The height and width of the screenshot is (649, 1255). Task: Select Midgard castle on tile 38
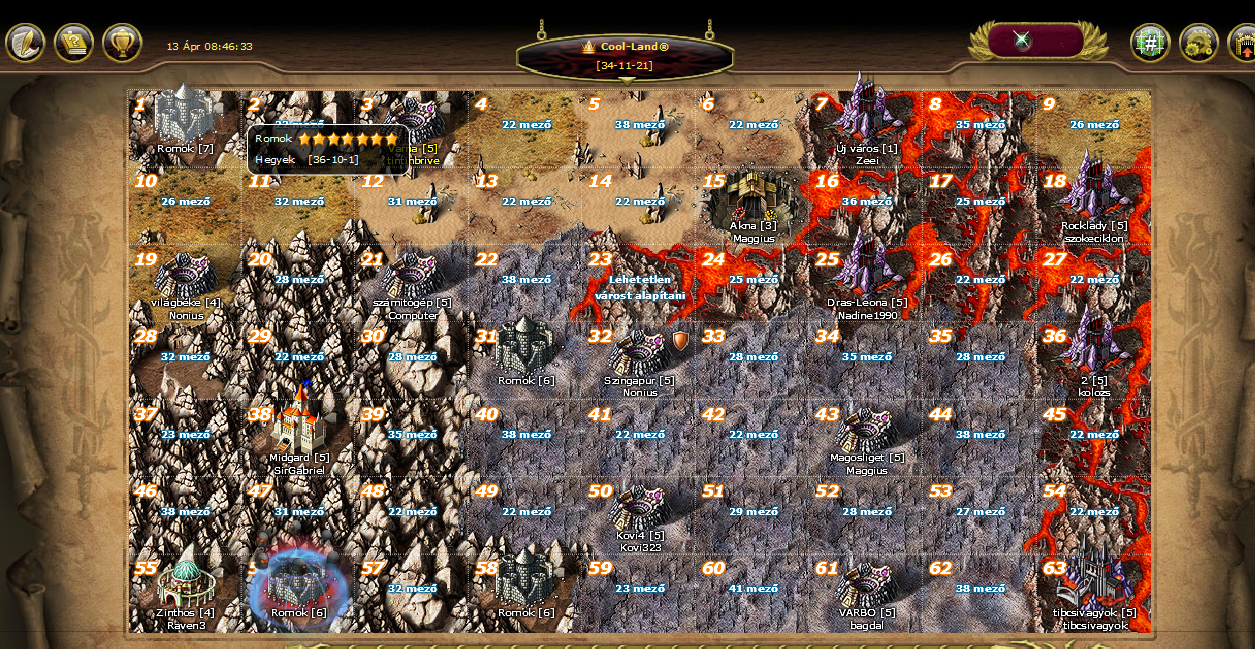coord(298,421)
